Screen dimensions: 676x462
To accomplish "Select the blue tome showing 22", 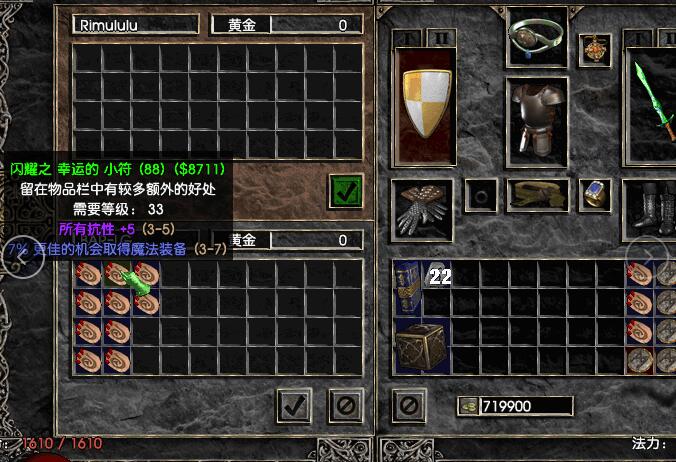I will coord(407,290).
